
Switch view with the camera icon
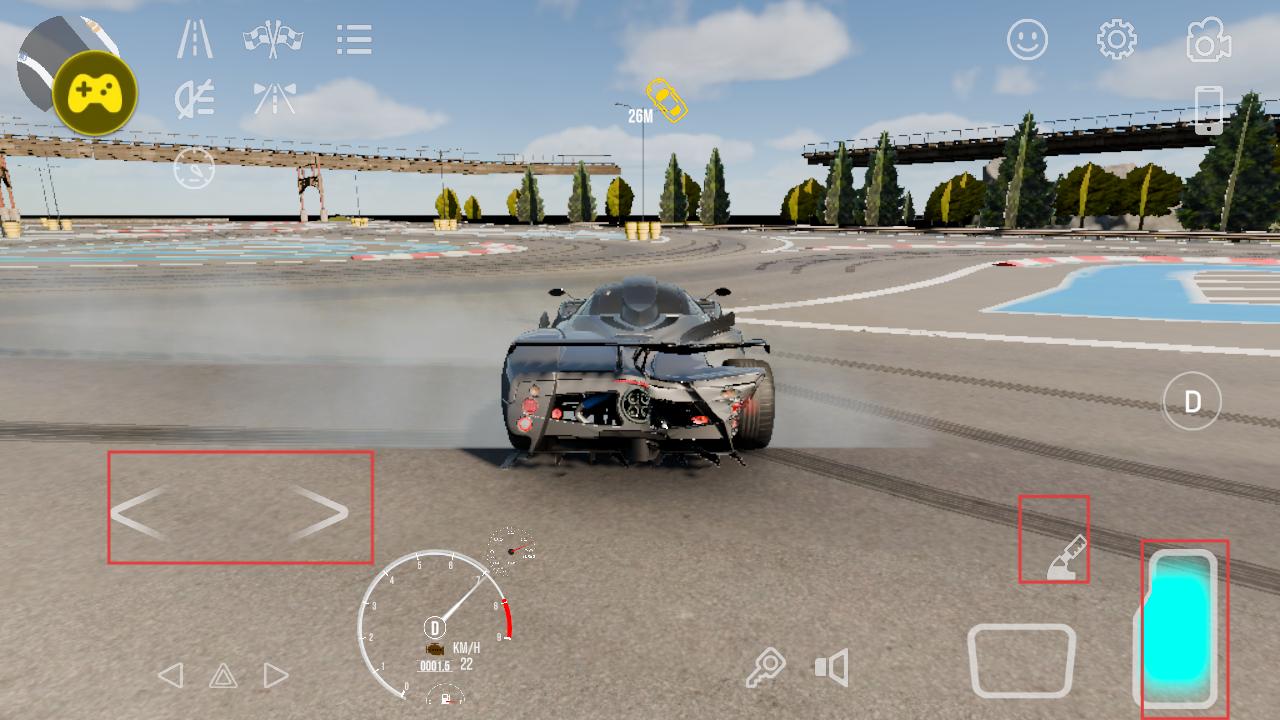1208,40
